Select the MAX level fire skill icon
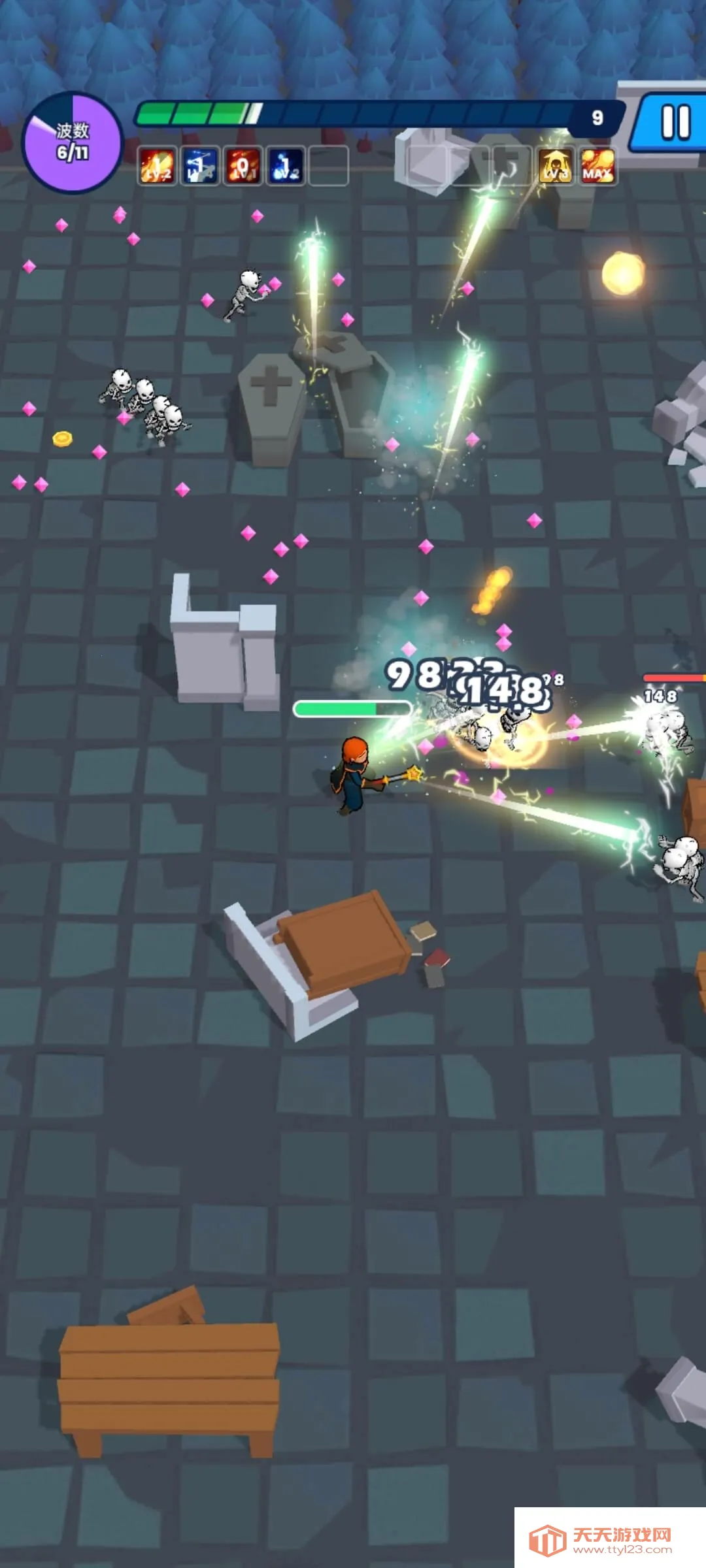The width and height of the screenshot is (706, 1568). (597, 166)
